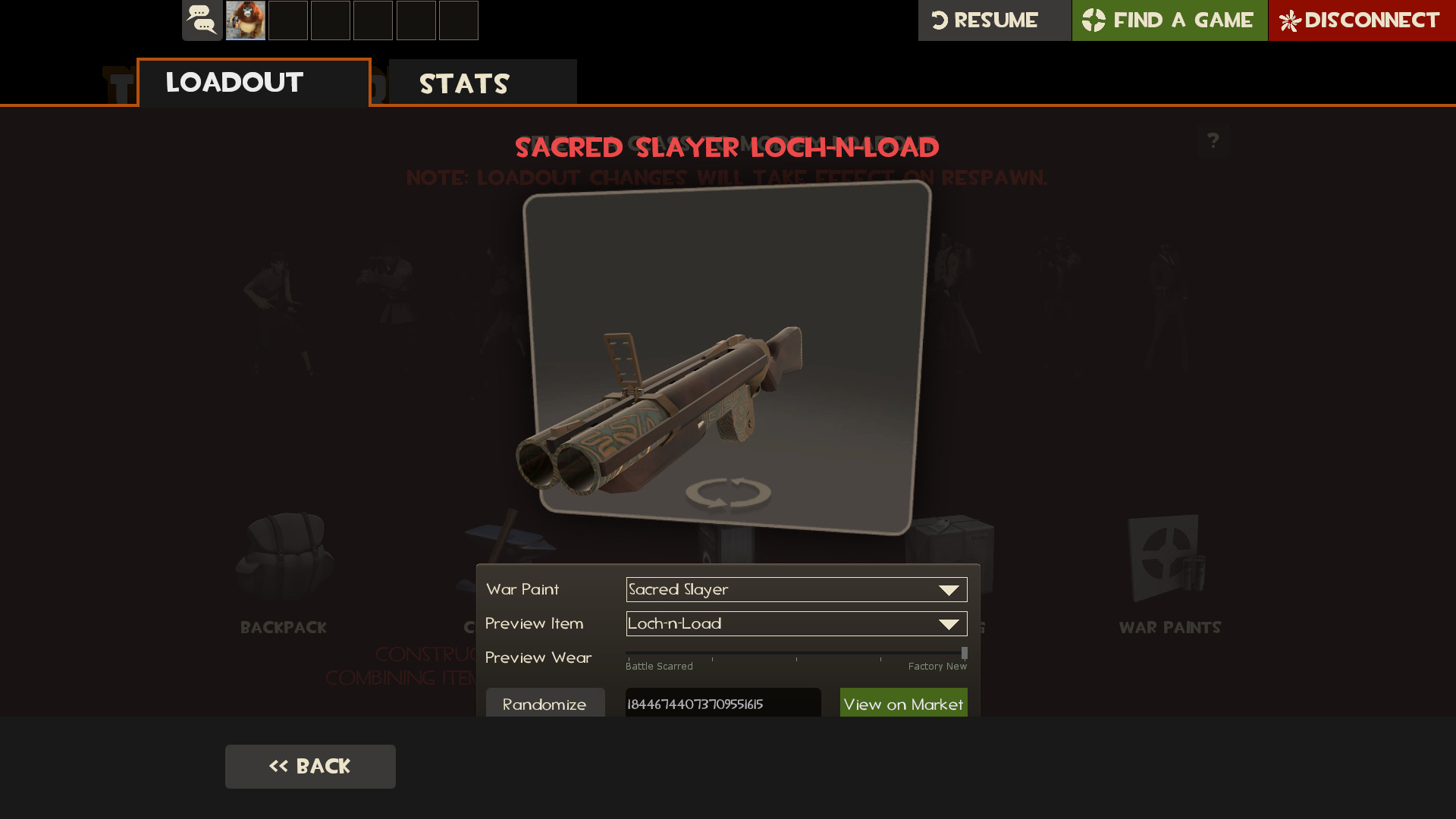
Task: Select the Loadout tab
Action: (x=233, y=82)
